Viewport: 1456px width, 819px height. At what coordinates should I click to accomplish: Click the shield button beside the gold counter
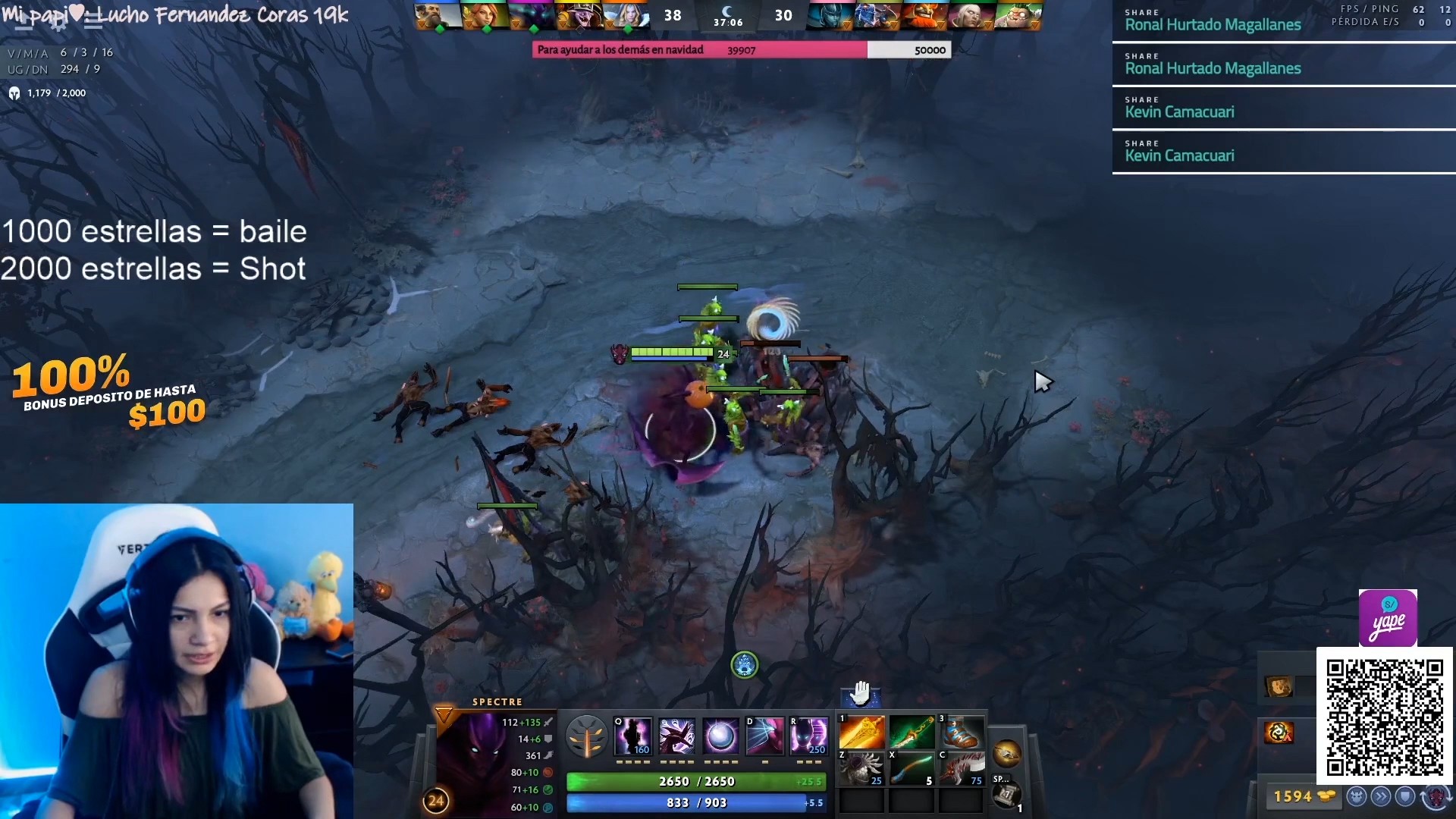point(1405,796)
